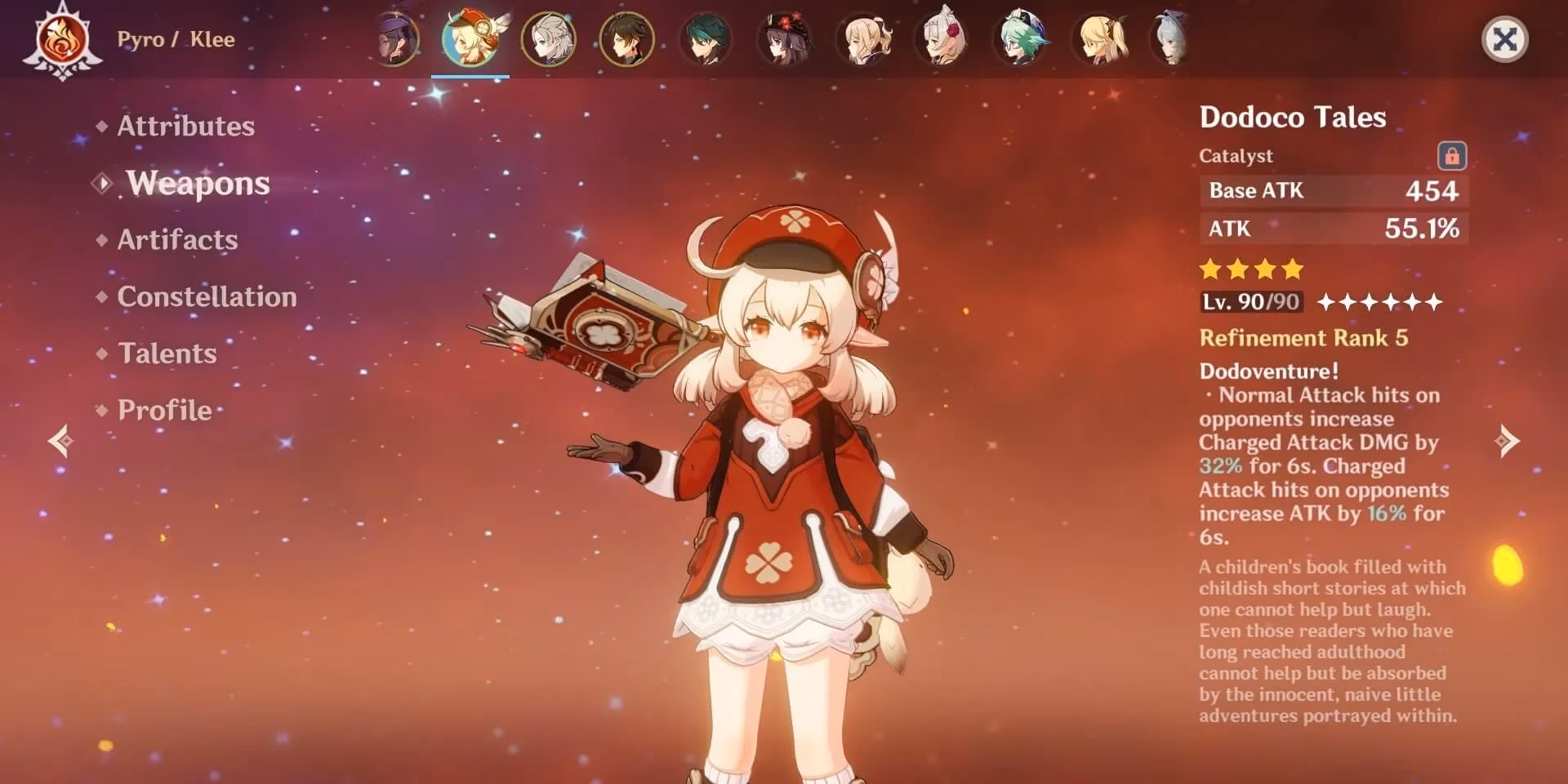Viewport: 1568px width, 784px height.
Task: Pick Hu Tao's portrait
Action: click(784, 39)
